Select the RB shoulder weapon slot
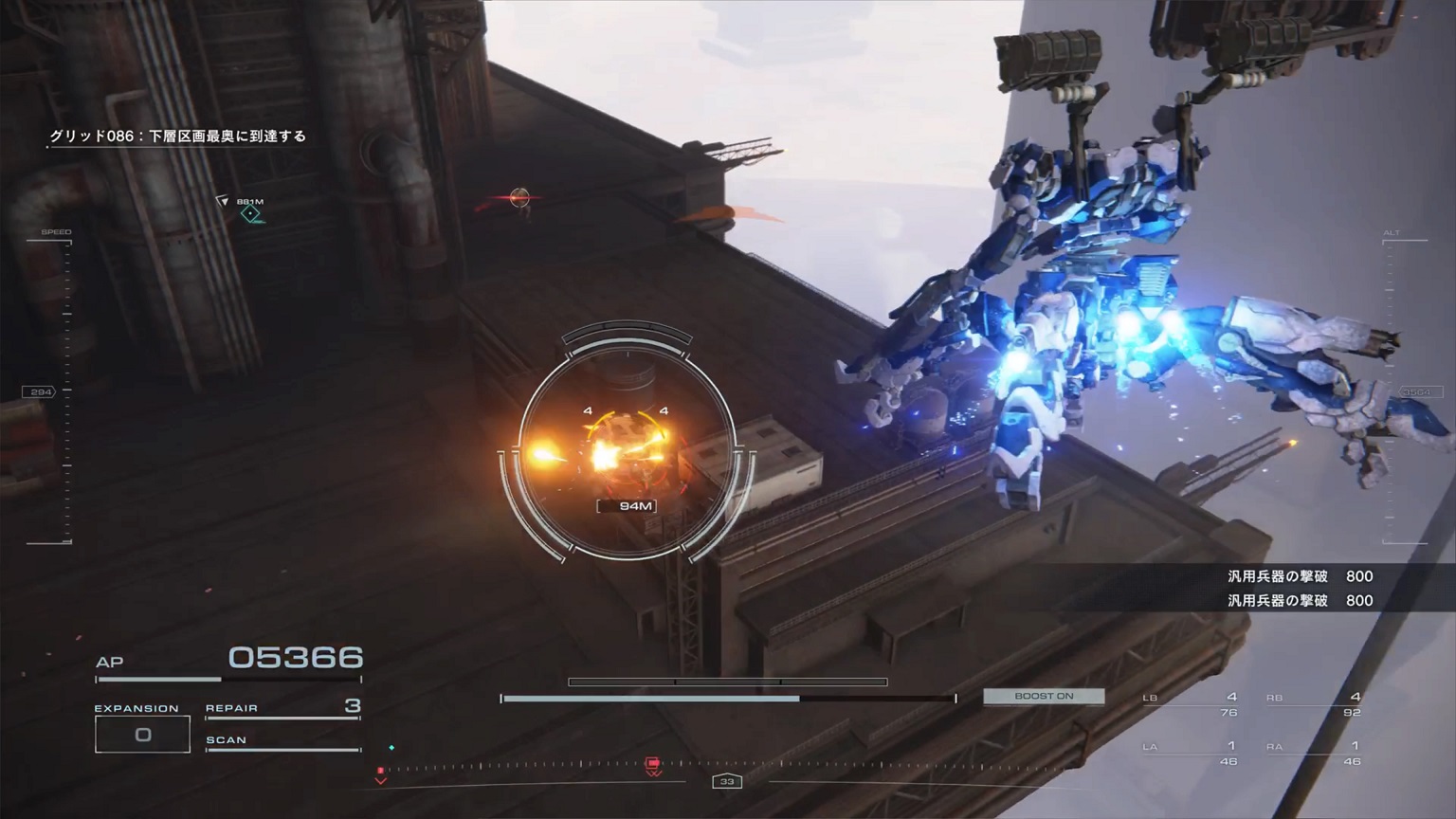1456x819 pixels. (1314, 704)
